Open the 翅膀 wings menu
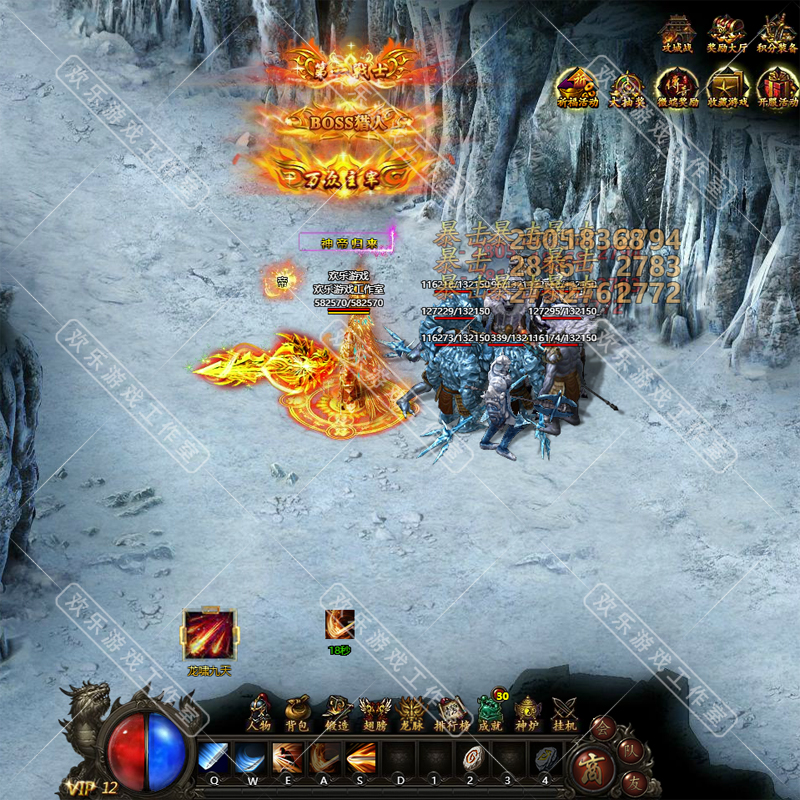 373,712
